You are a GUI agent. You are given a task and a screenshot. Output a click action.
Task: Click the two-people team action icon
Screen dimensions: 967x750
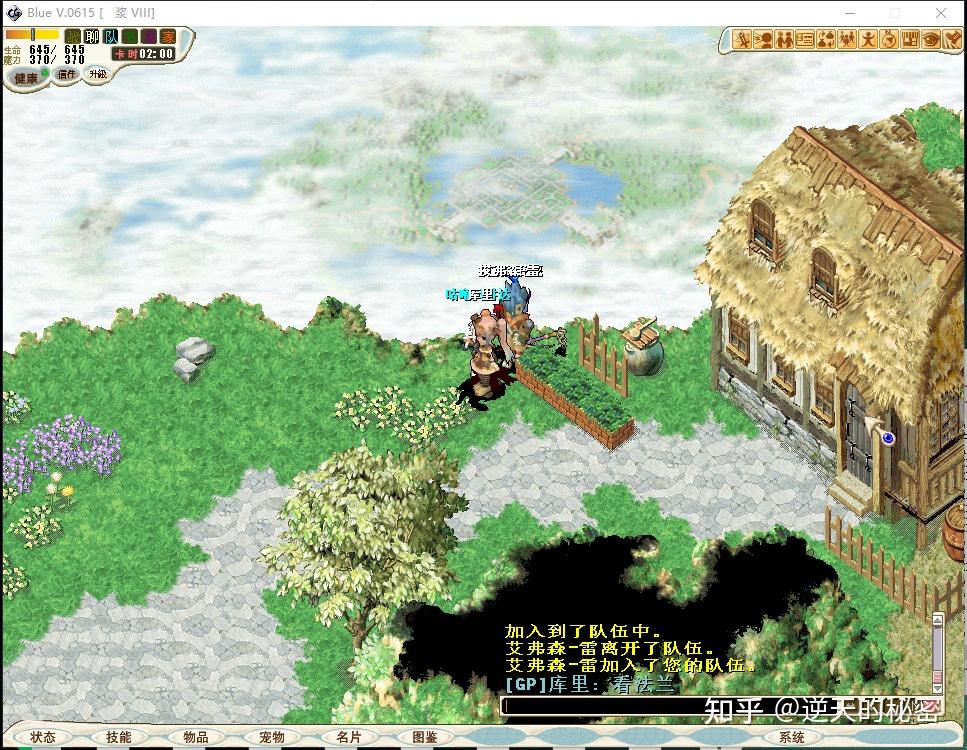click(x=785, y=40)
